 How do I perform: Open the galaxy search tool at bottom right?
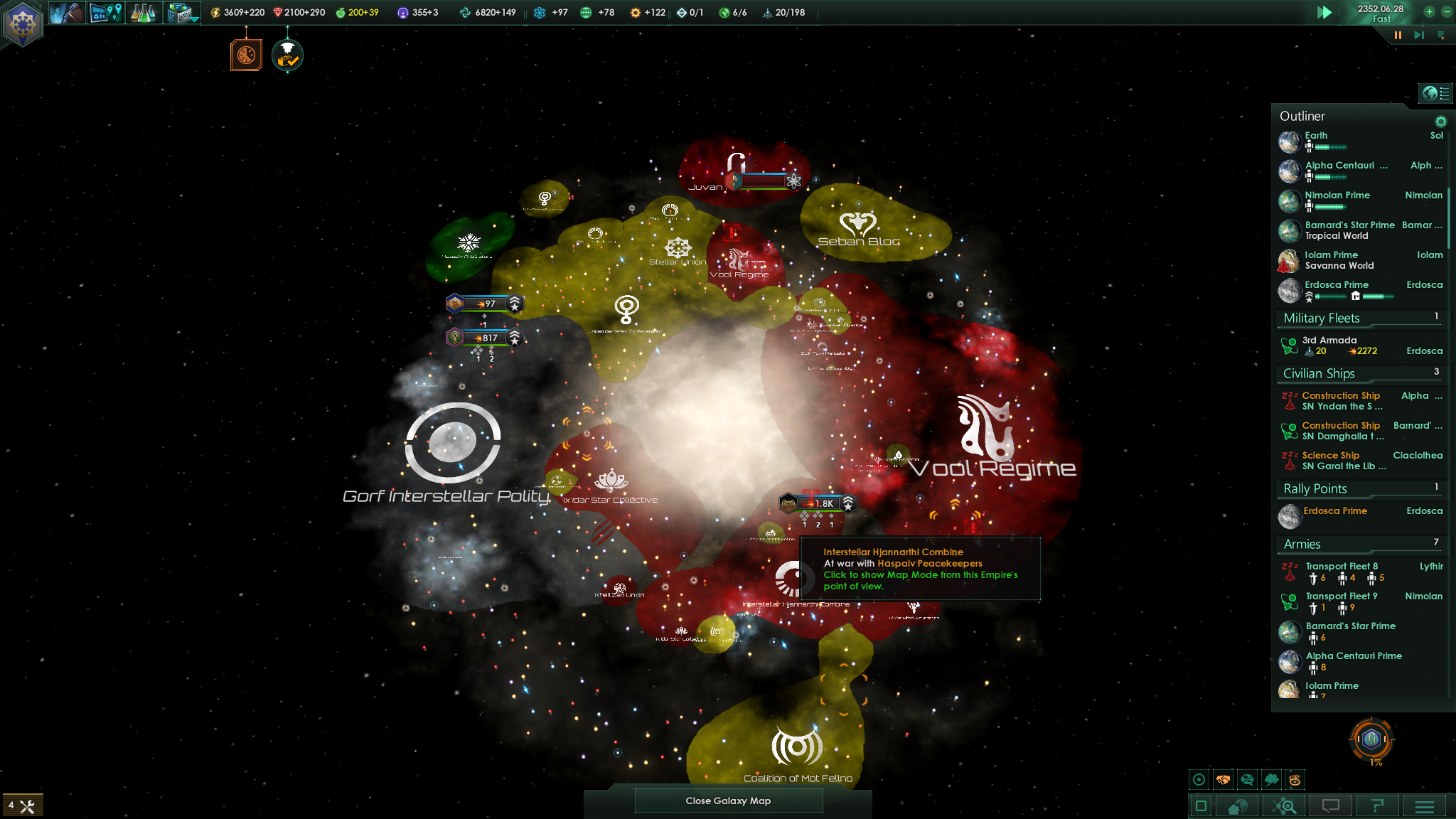1285,805
